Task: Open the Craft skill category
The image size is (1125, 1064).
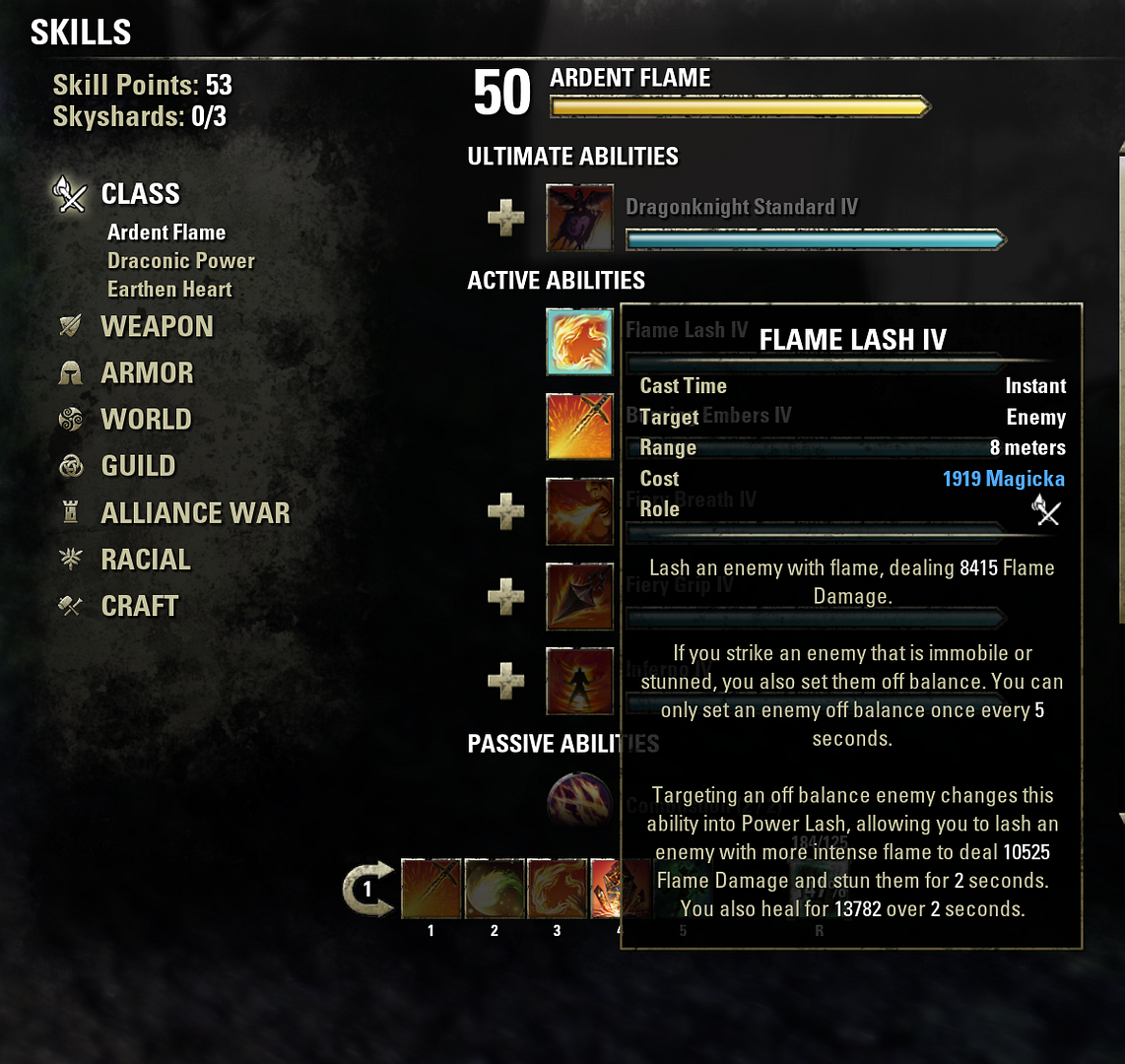Action: point(139,606)
